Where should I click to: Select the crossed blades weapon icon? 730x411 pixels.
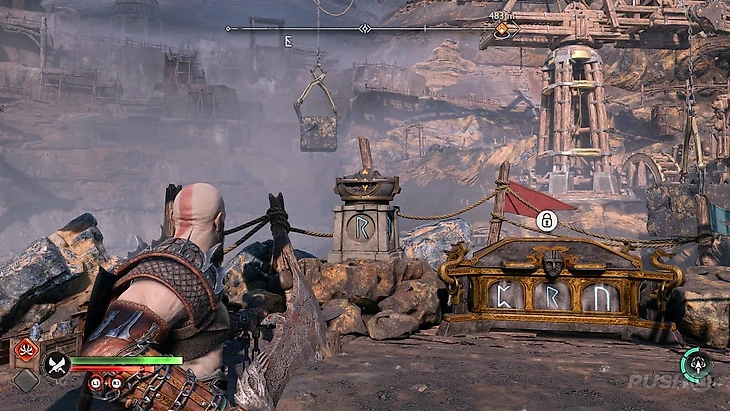(x=56, y=367)
